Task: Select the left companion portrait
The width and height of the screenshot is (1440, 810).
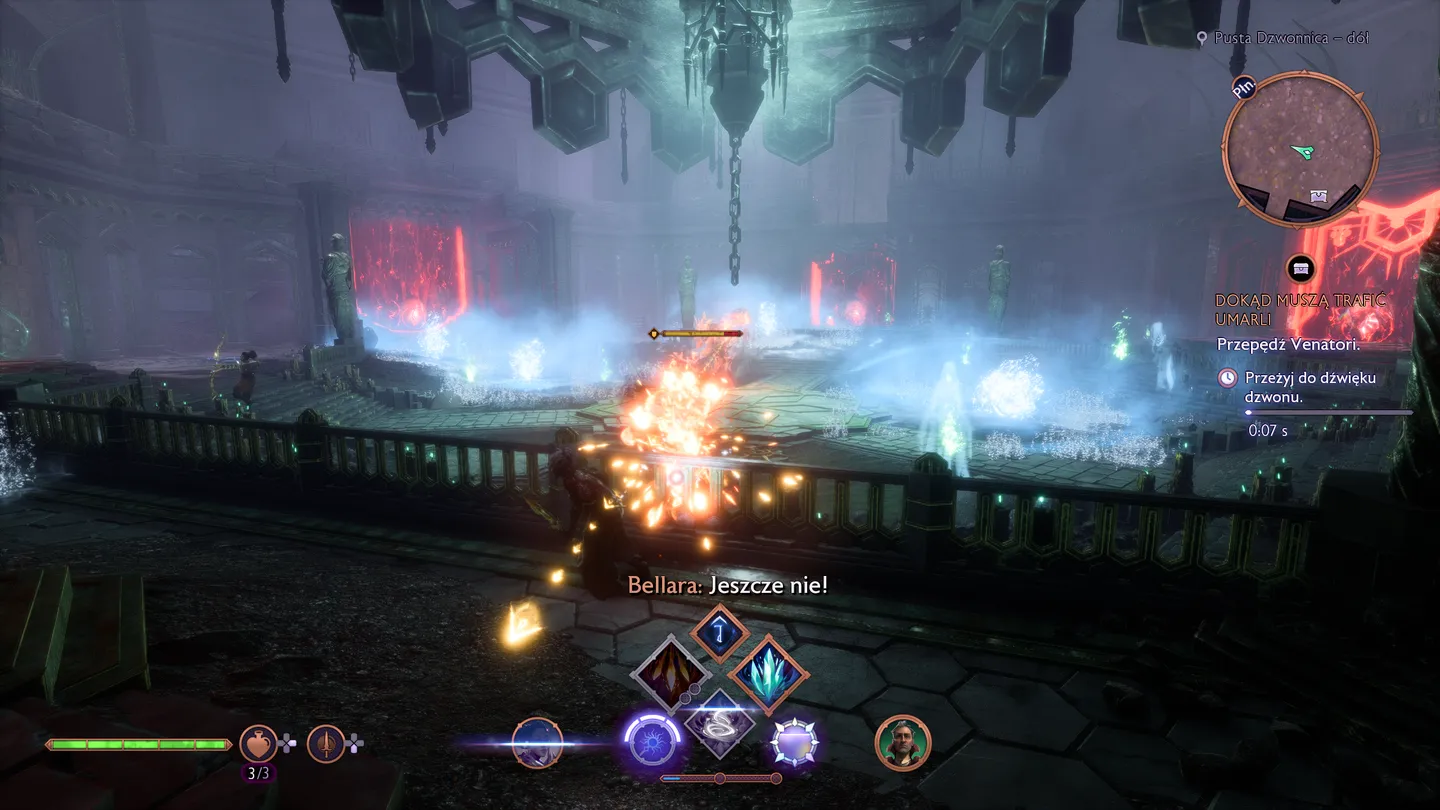Action: coord(537,743)
